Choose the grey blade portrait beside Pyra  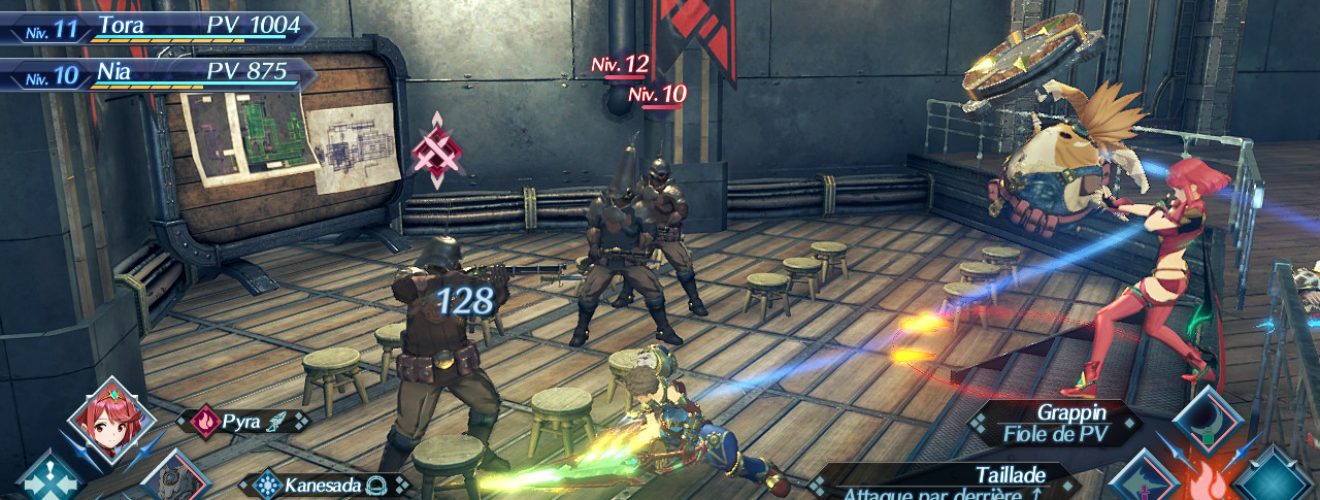(172, 478)
